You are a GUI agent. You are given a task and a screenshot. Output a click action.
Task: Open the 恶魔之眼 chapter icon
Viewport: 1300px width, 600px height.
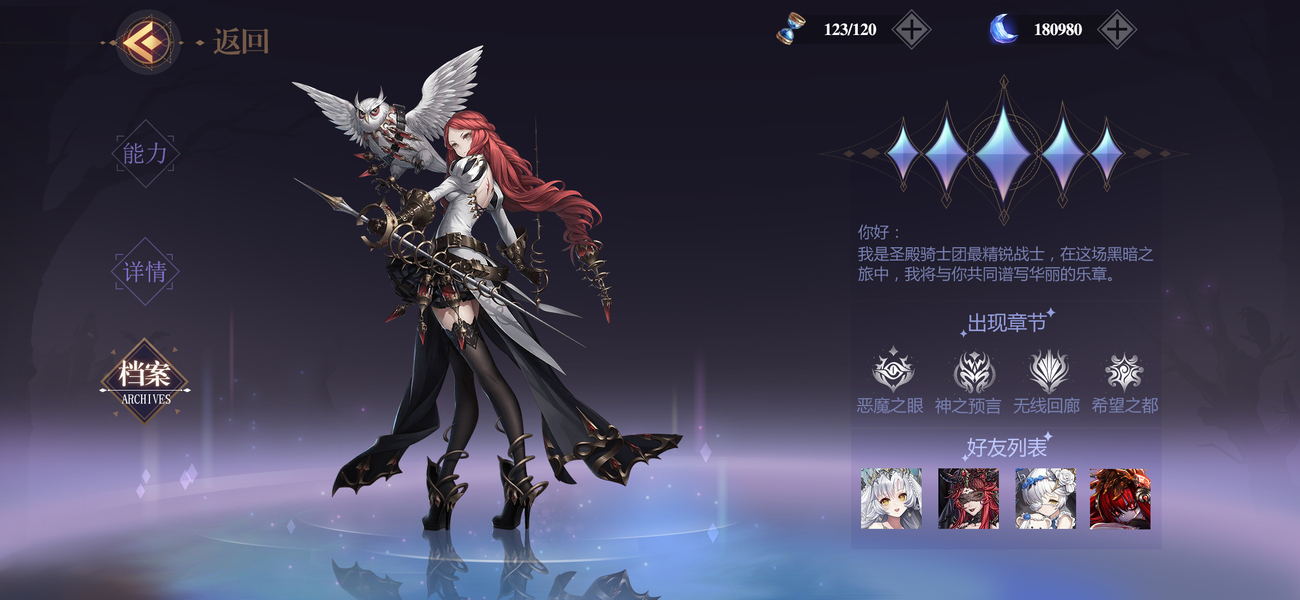892,372
